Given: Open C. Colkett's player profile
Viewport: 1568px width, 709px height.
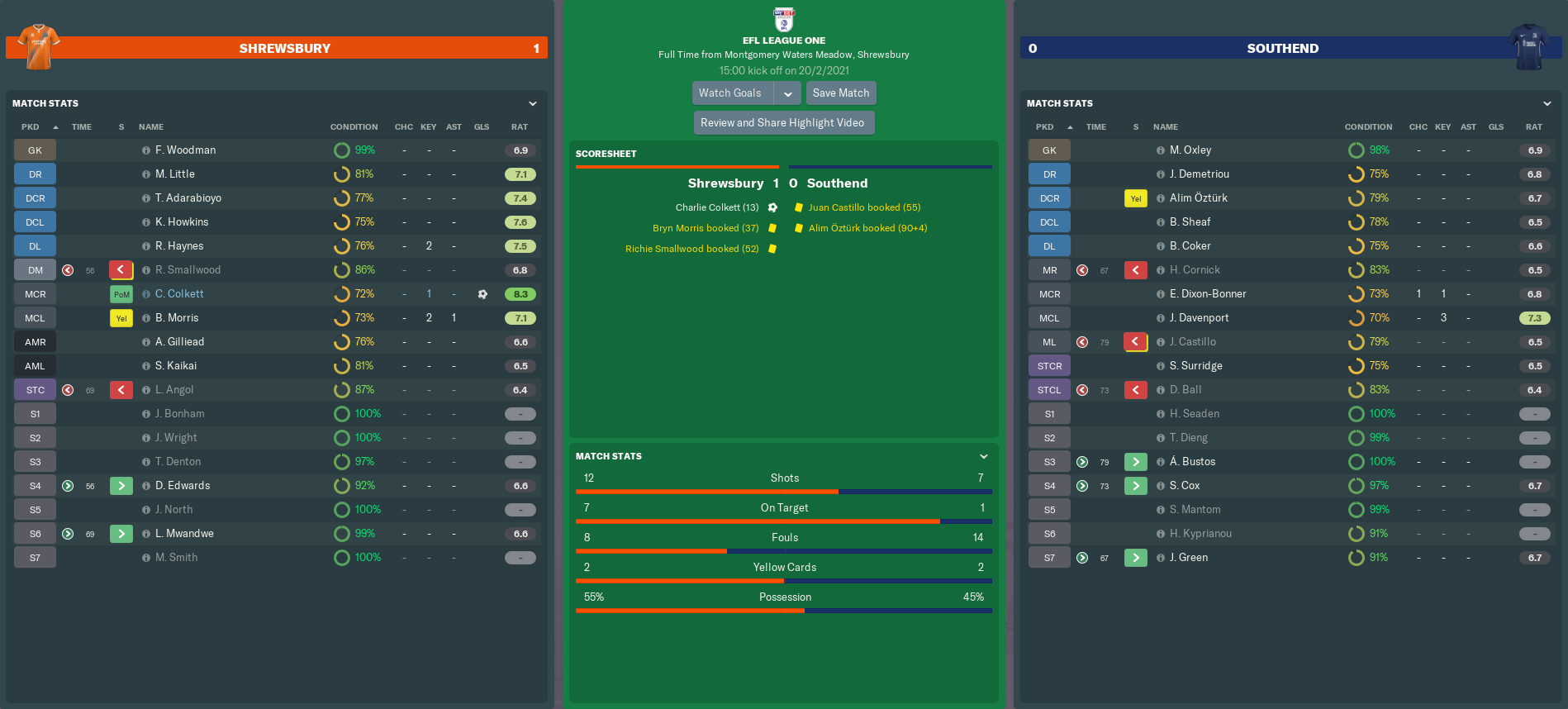Looking at the screenshot, I should tap(179, 294).
